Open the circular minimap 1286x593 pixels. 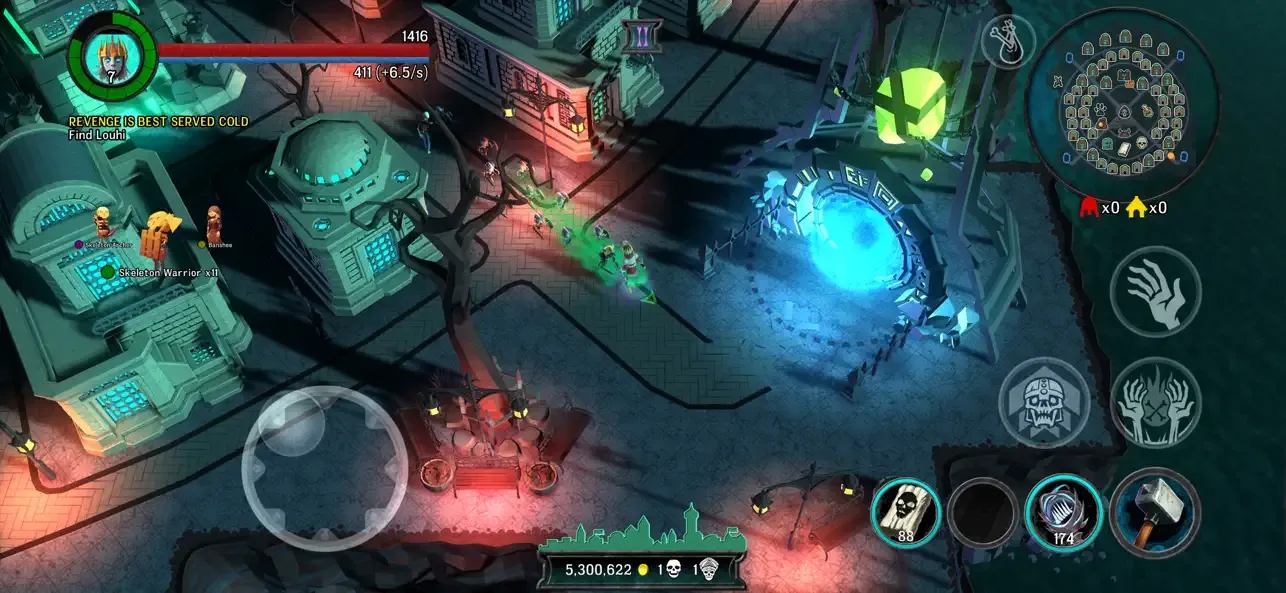[1121, 105]
